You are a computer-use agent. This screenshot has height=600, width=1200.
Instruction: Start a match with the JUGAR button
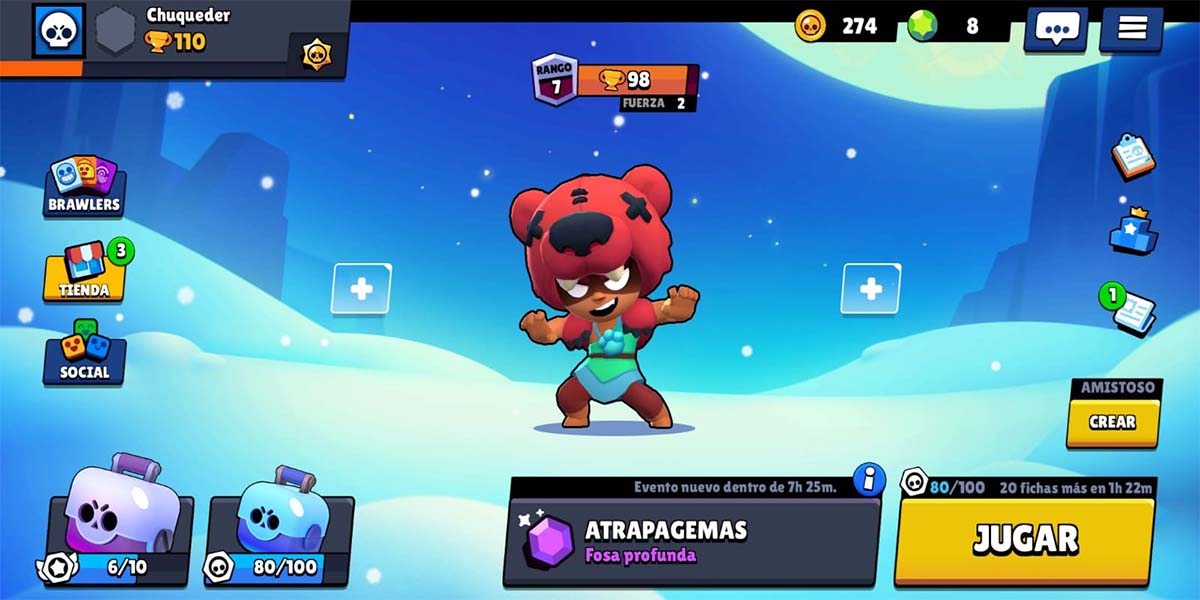tap(1025, 539)
